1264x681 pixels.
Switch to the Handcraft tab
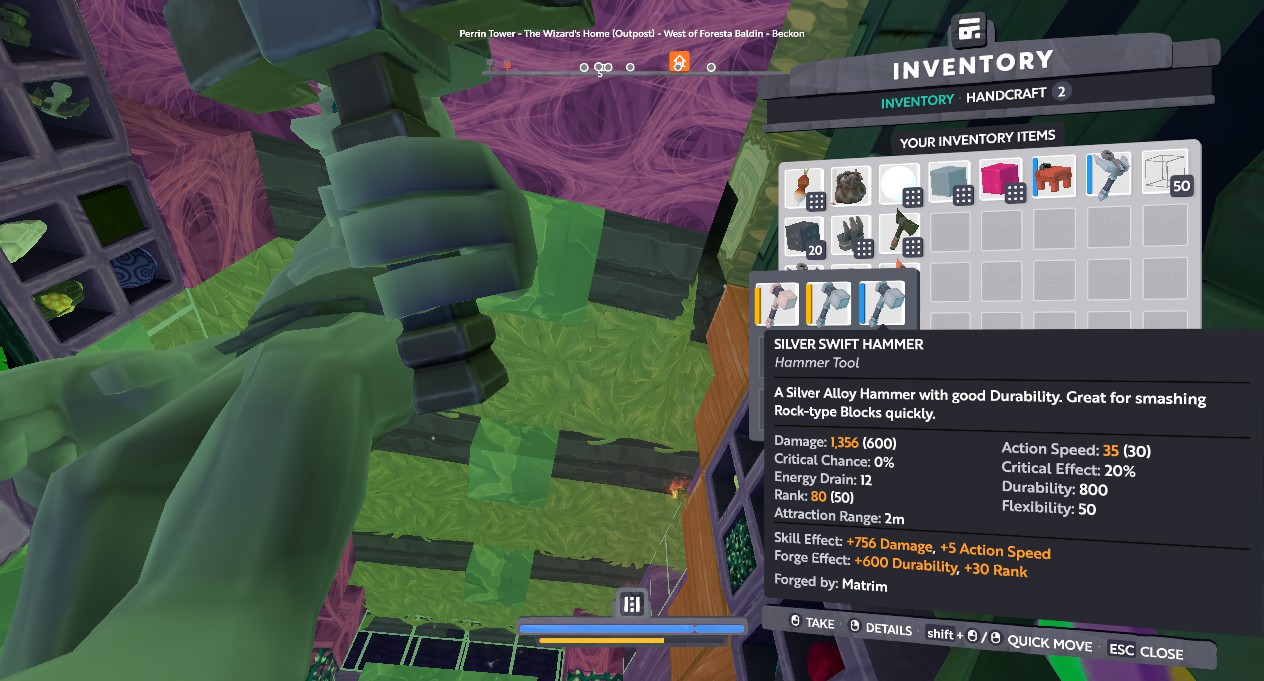[1005, 93]
